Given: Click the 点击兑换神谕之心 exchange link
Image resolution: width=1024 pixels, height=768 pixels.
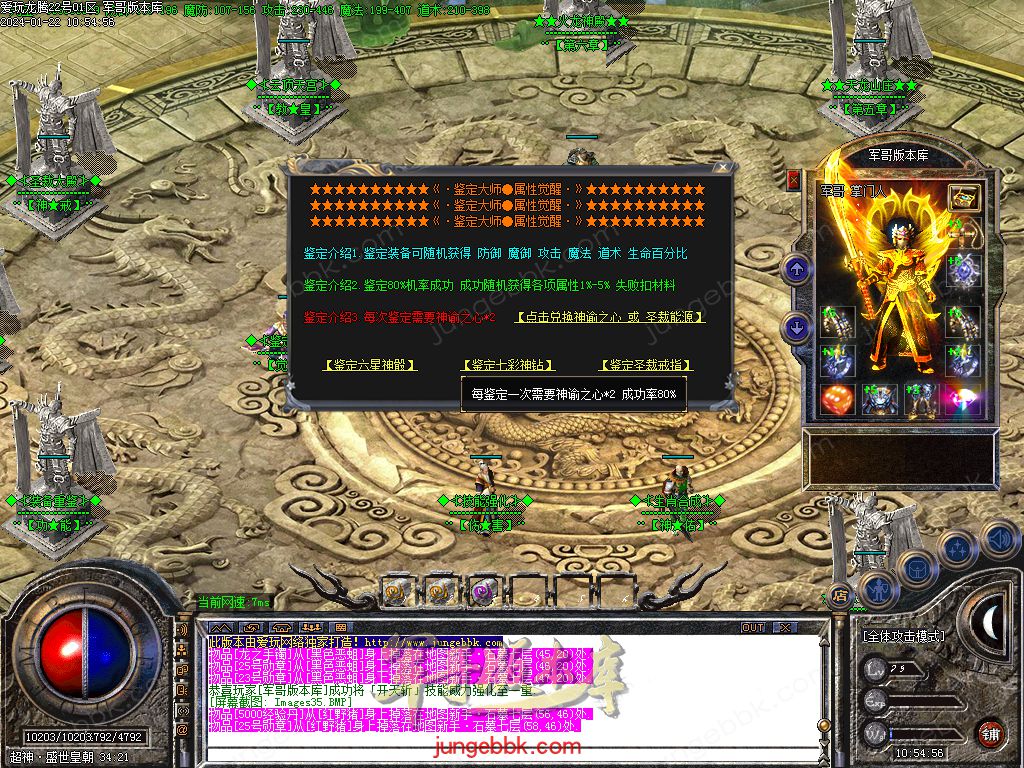Looking at the screenshot, I should (x=610, y=317).
